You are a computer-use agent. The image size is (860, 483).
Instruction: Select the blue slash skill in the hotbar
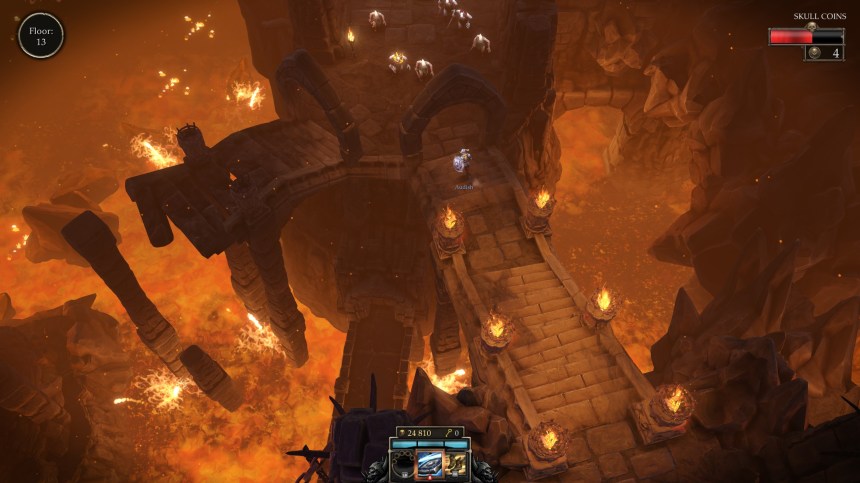click(430, 464)
